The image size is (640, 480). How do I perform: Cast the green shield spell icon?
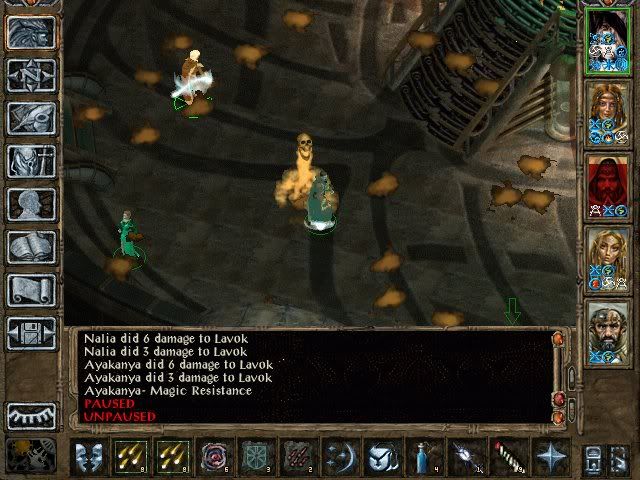[x=256, y=457]
